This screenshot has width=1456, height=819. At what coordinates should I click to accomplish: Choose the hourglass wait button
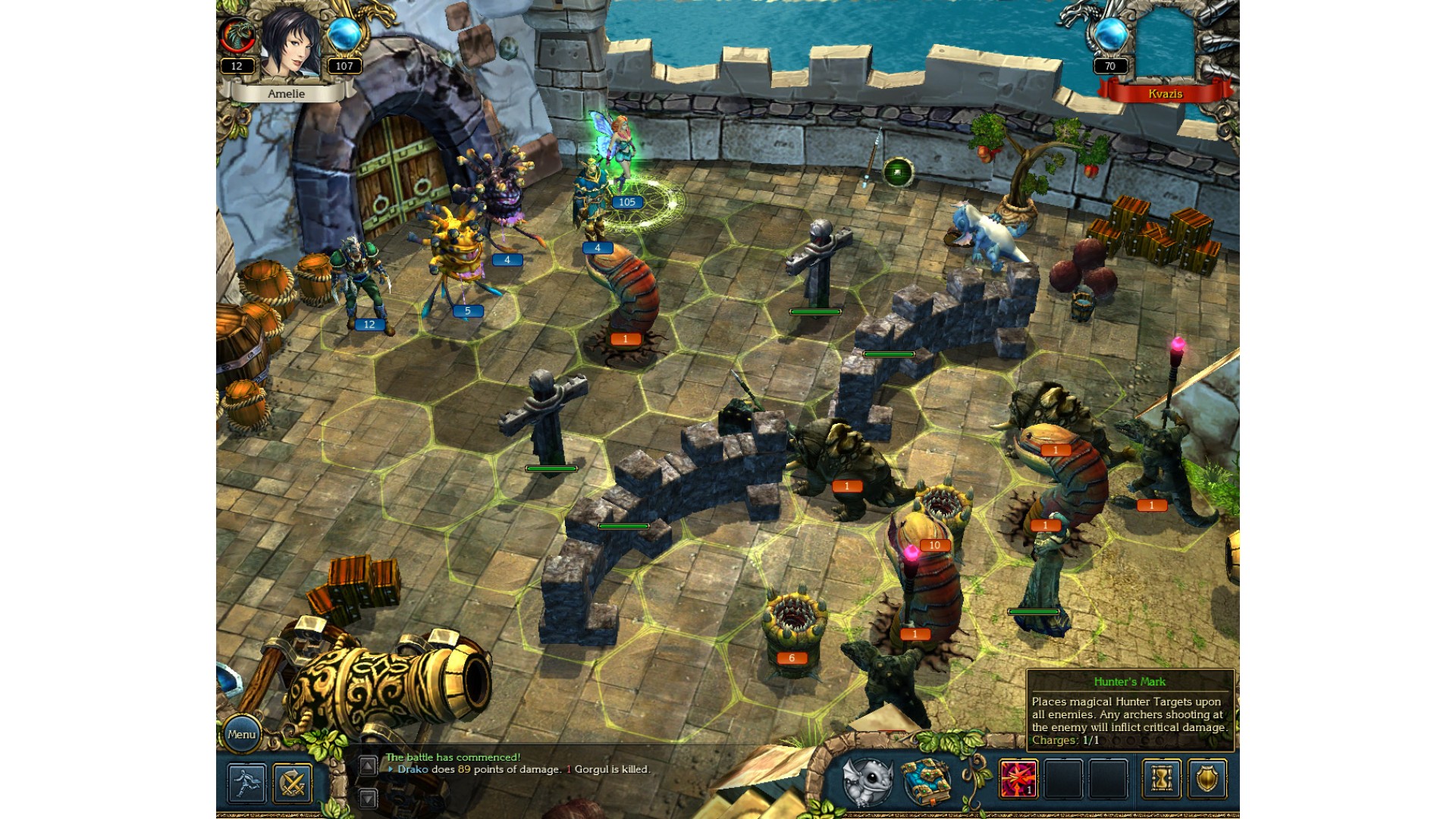[x=1161, y=780]
